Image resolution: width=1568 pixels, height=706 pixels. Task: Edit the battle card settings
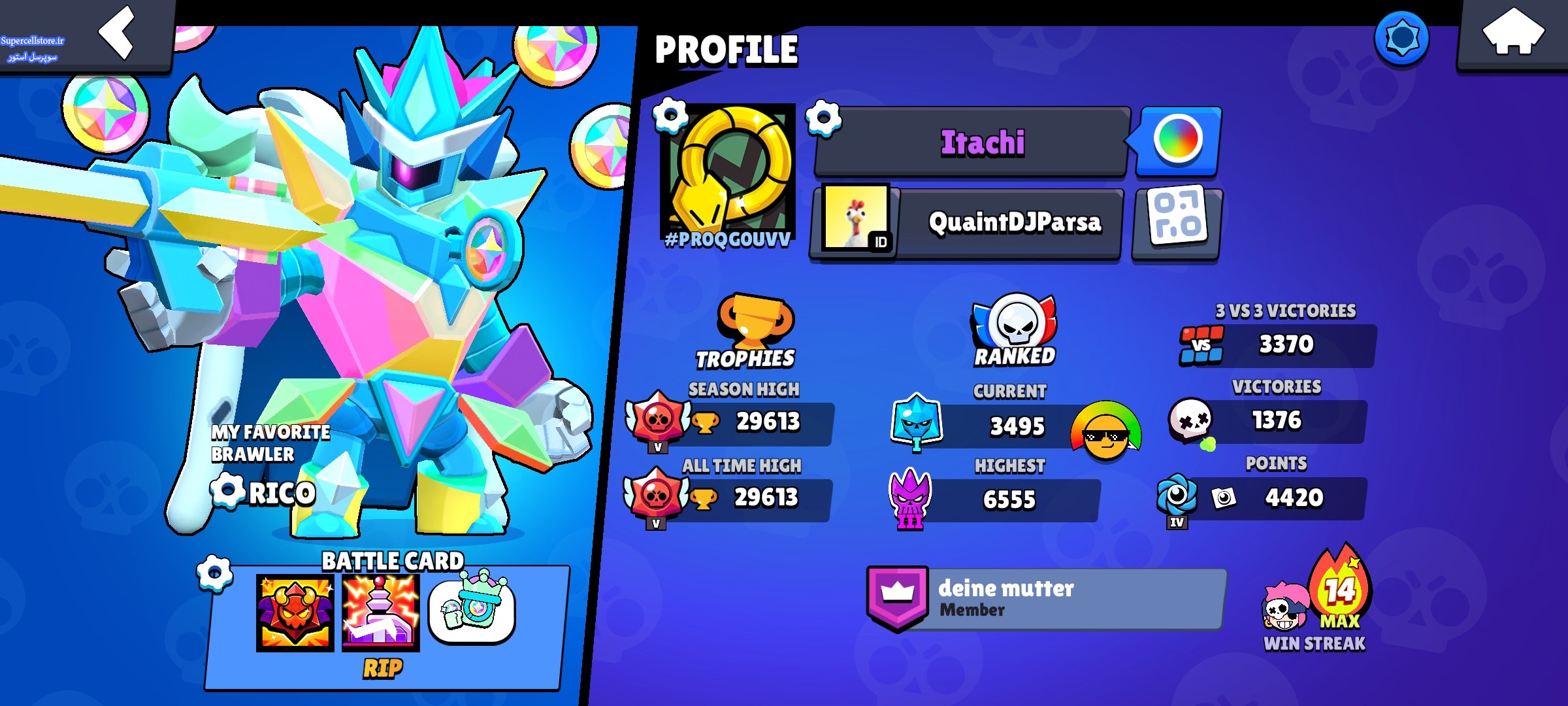(x=215, y=573)
